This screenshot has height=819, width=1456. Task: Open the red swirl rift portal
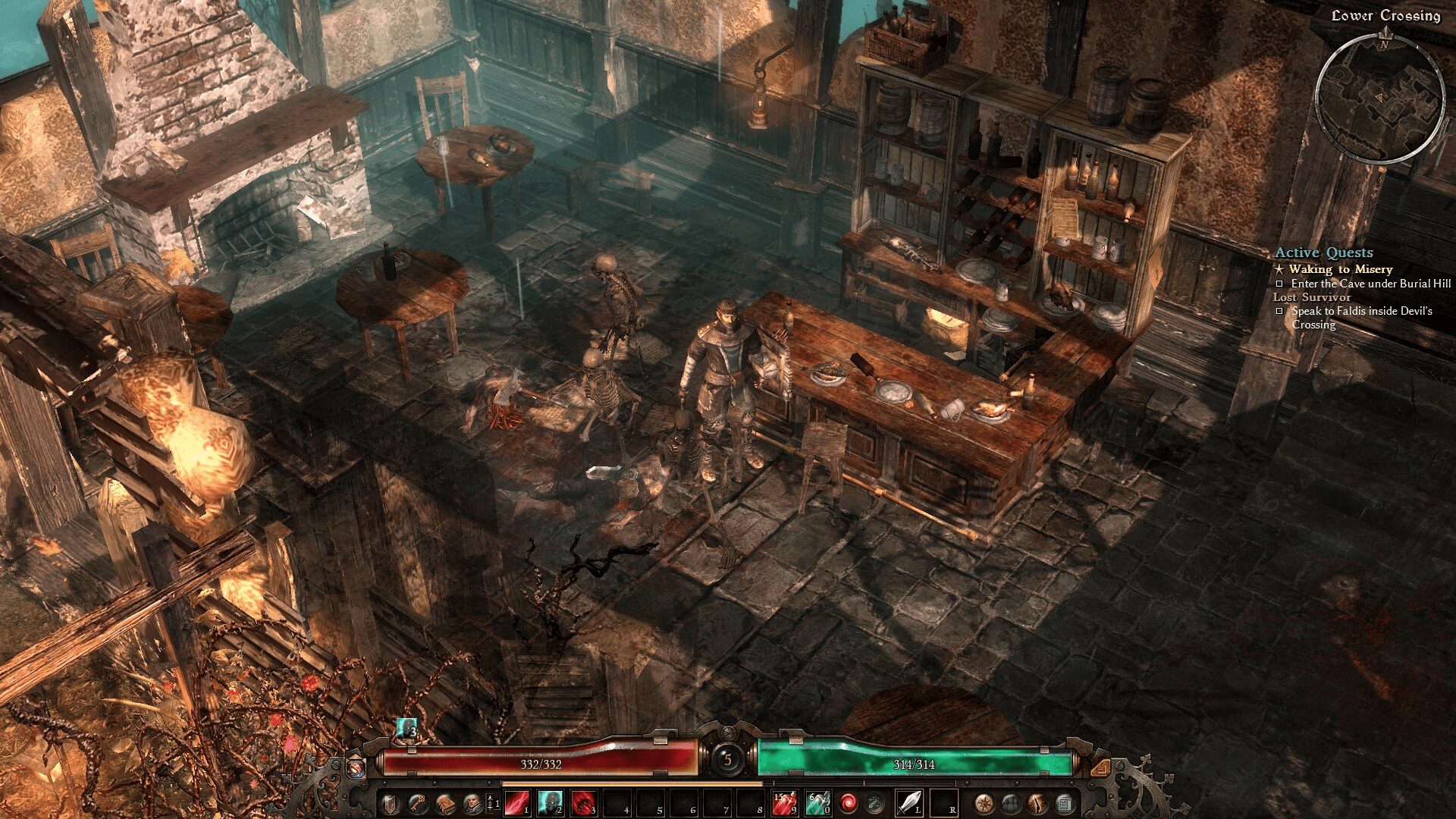tap(848, 802)
